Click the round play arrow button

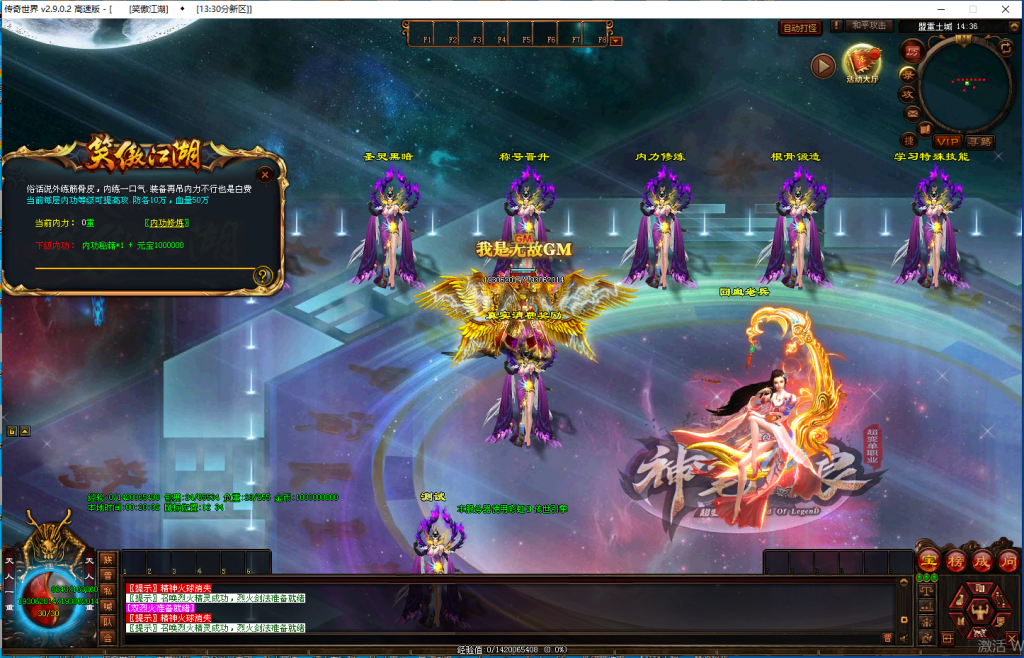pyautogui.click(x=823, y=66)
